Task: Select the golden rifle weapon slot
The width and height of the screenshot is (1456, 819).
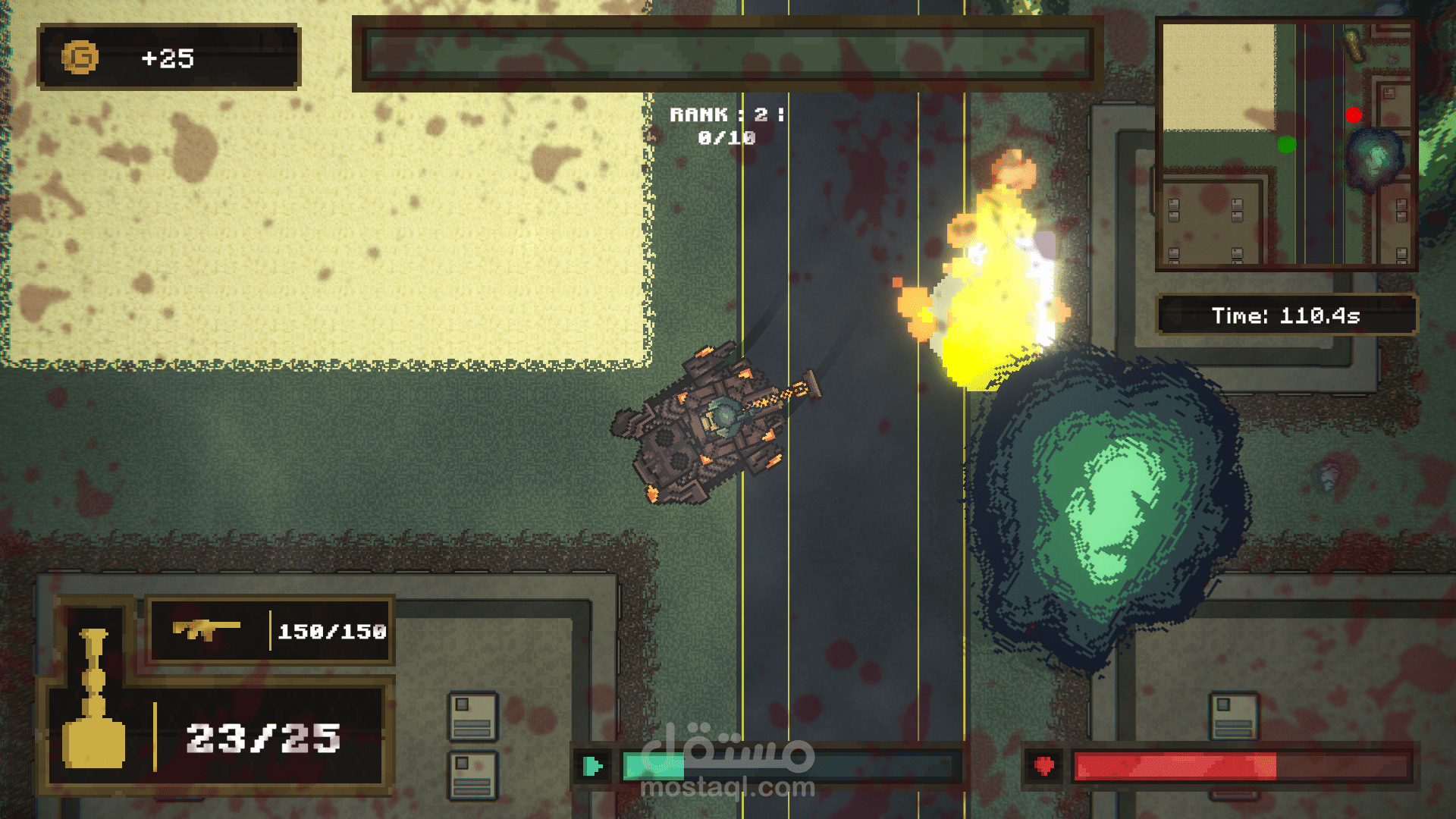Action: click(x=206, y=629)
